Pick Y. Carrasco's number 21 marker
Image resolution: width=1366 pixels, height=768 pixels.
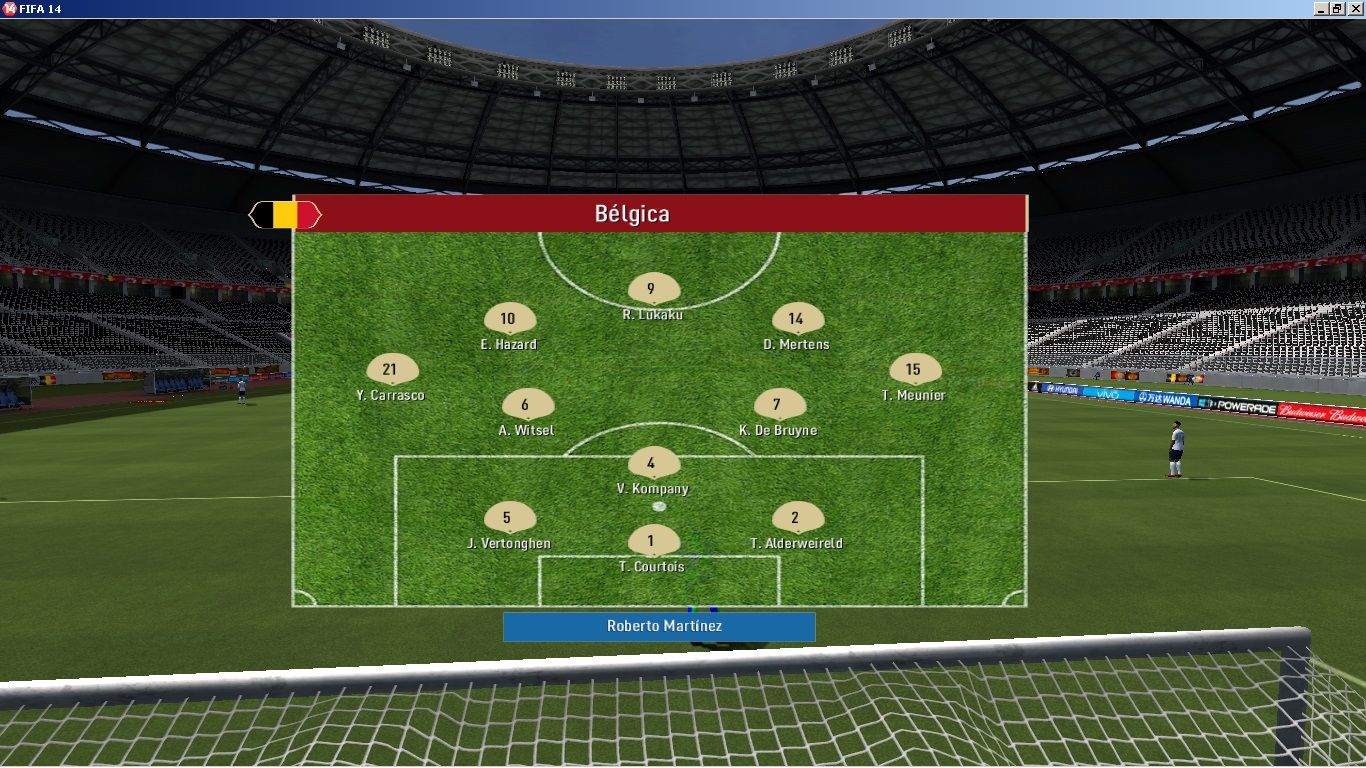pos(392,370)
